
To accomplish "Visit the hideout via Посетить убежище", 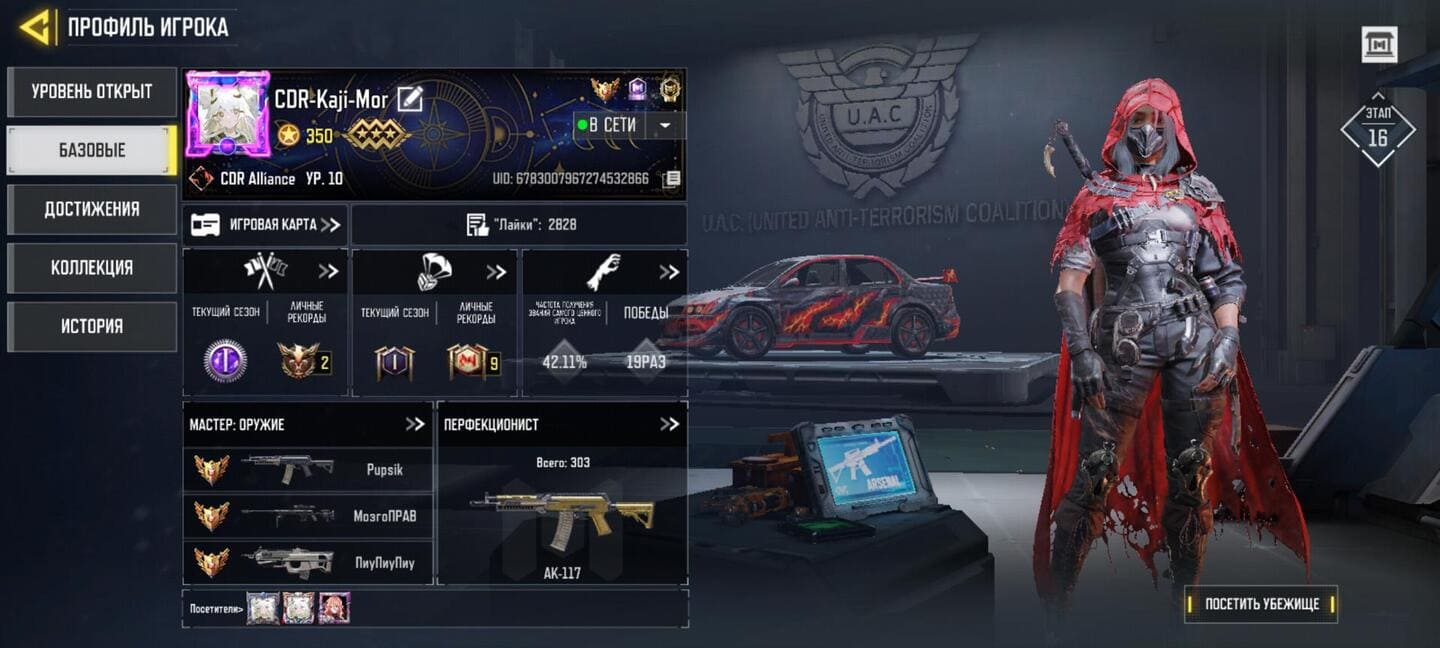I will tap(1261, 604).
